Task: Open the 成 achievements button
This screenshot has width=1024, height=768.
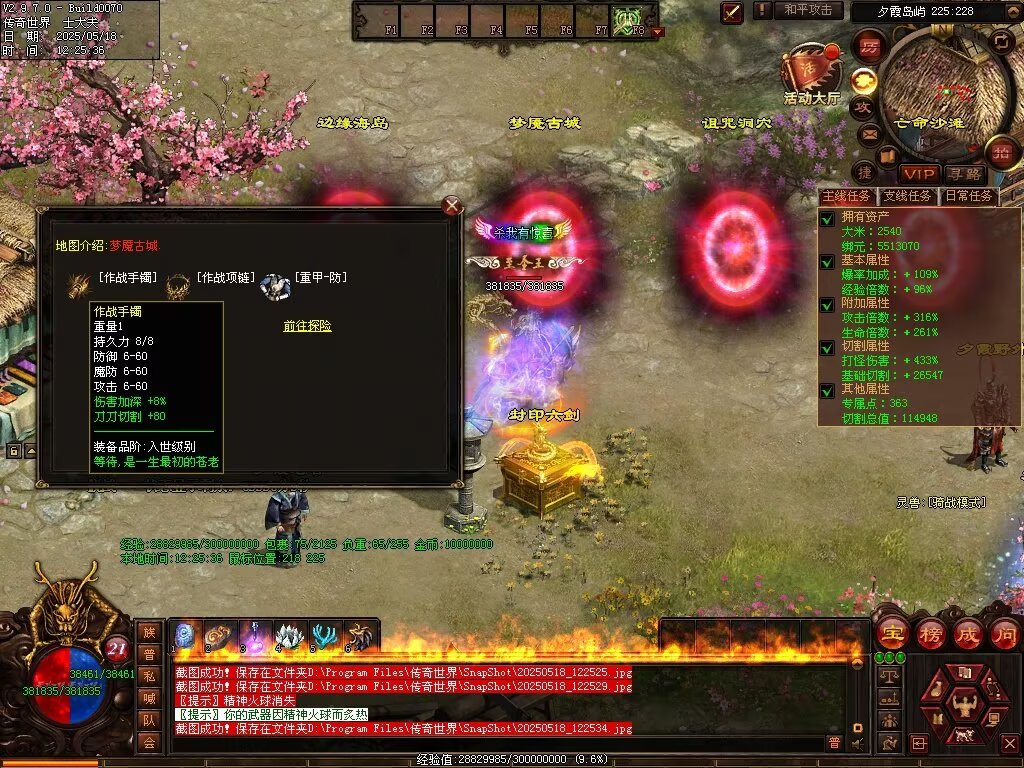Action: (x=967, y=633)
